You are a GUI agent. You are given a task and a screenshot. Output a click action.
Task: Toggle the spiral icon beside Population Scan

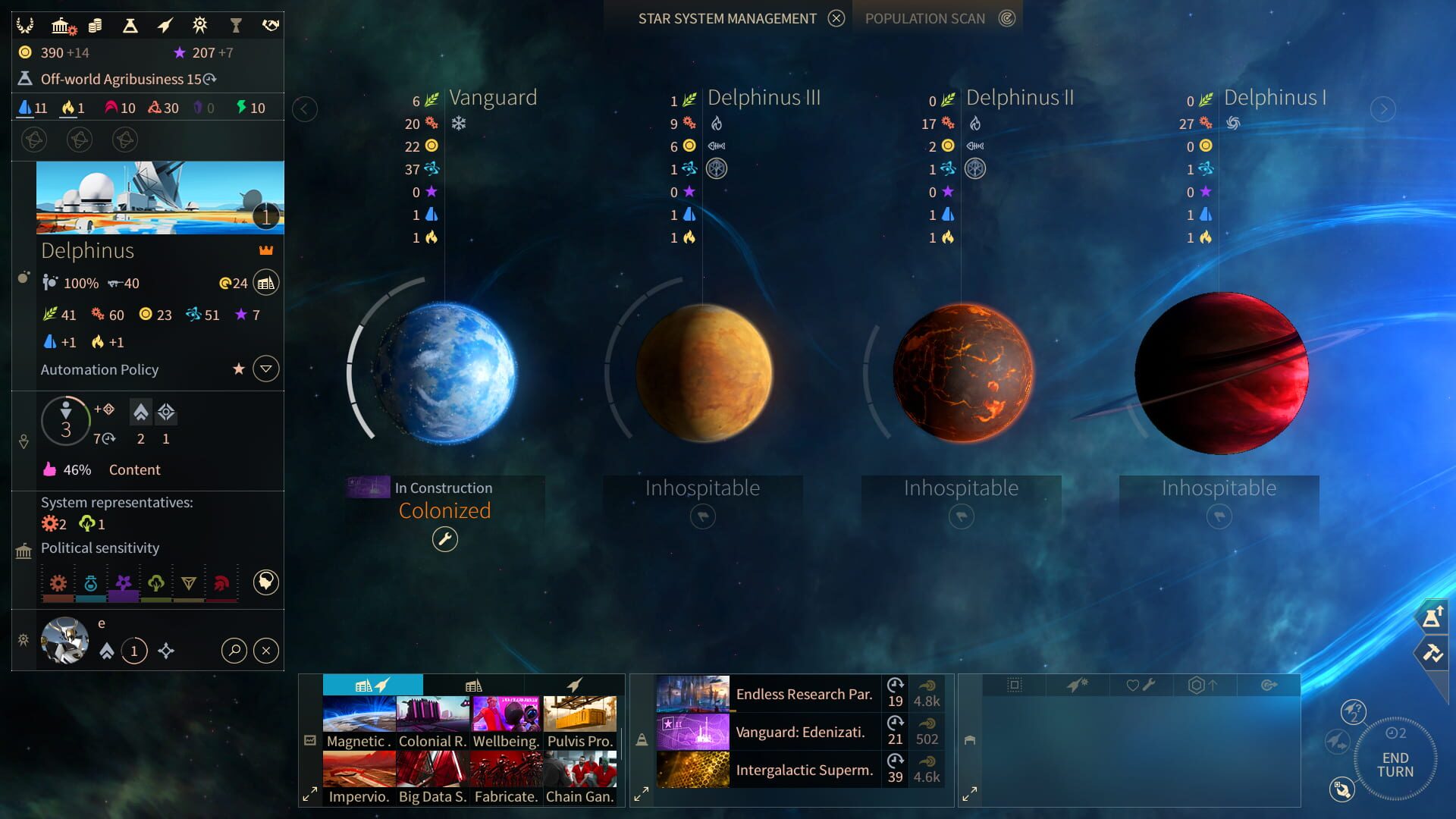point(1009,17)
